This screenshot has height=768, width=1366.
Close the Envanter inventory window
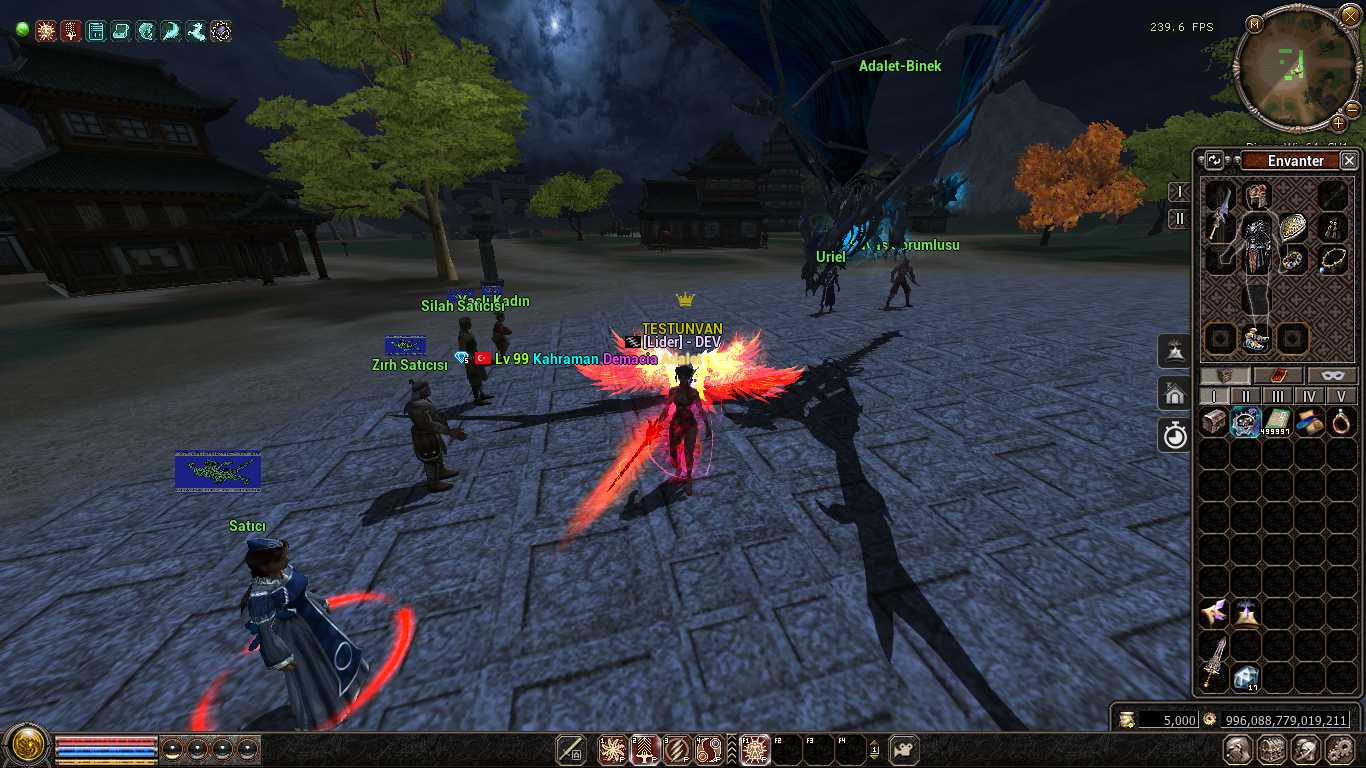coord(1349,160)
